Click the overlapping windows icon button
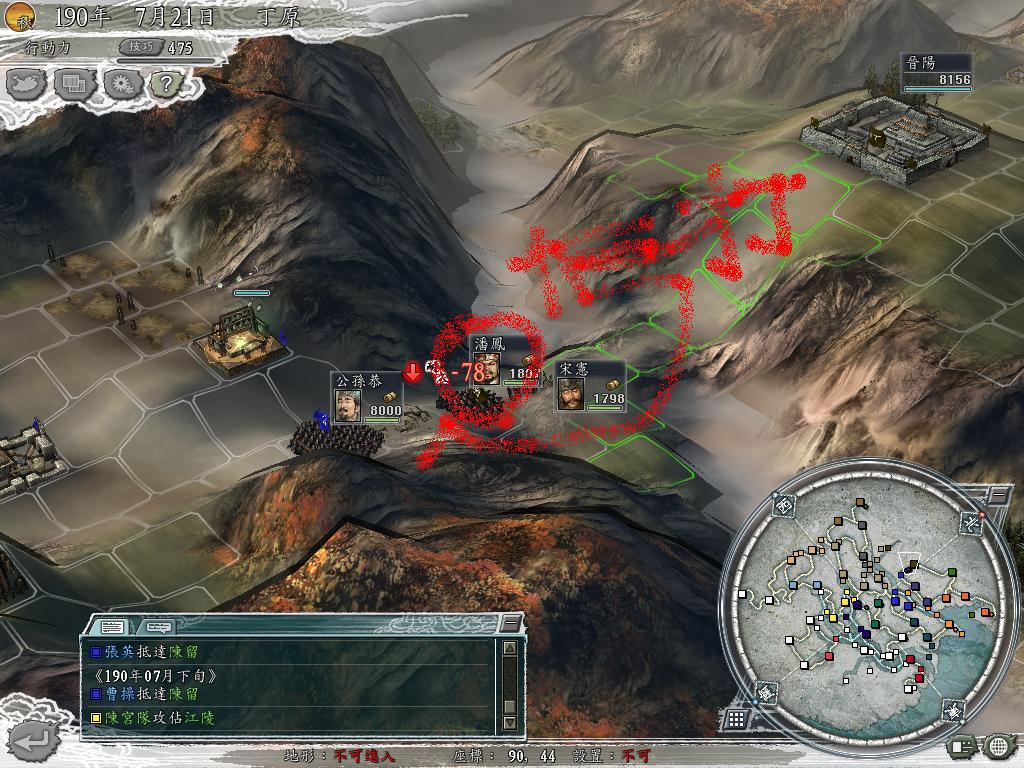This screenshot has height=768, width=1024. click(75, 85)
